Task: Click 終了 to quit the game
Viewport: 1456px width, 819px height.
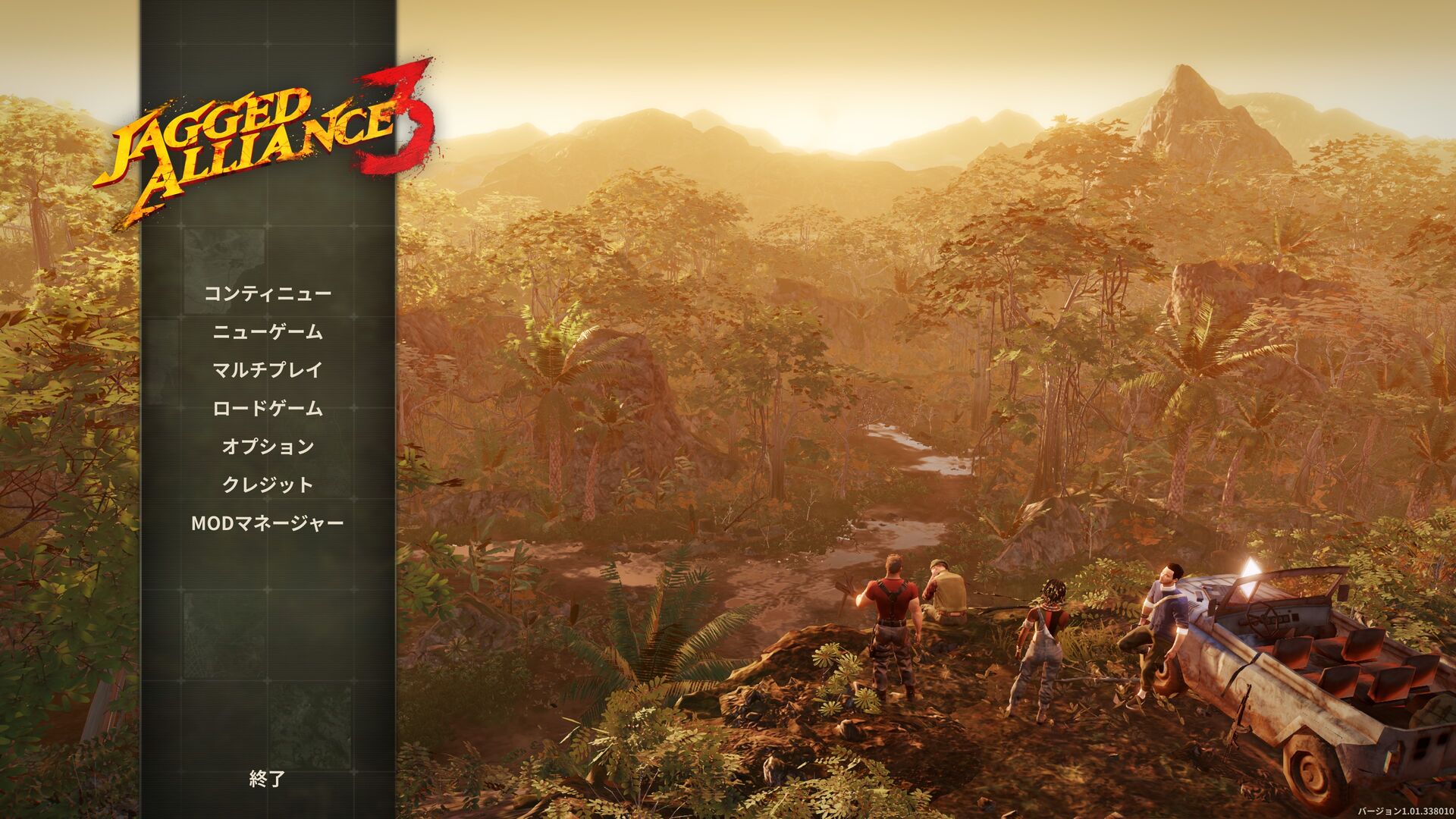Action: click(x=268, y=779)
